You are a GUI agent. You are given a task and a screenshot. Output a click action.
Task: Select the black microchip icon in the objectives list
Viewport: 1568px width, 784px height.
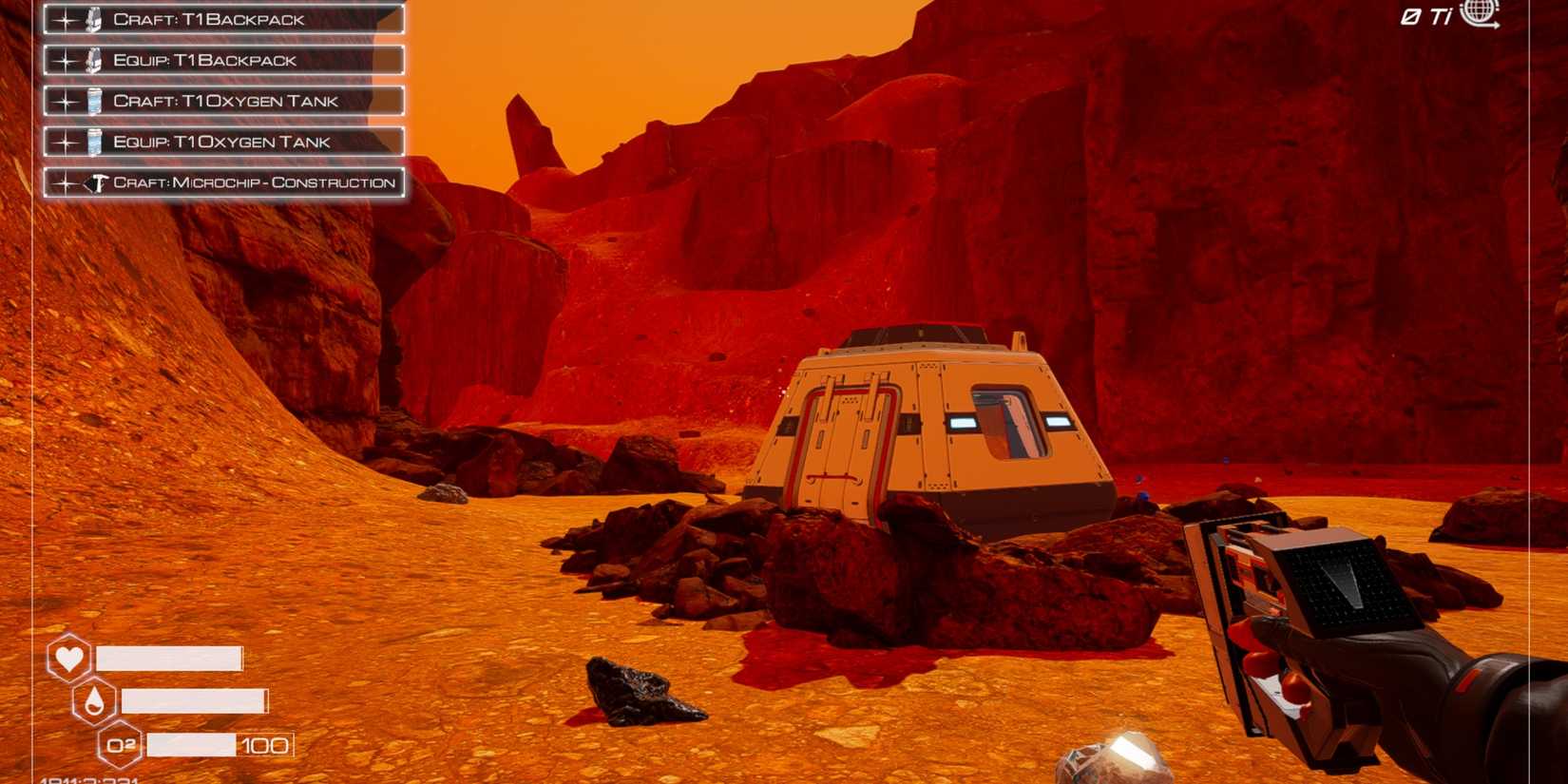(95, 182)
